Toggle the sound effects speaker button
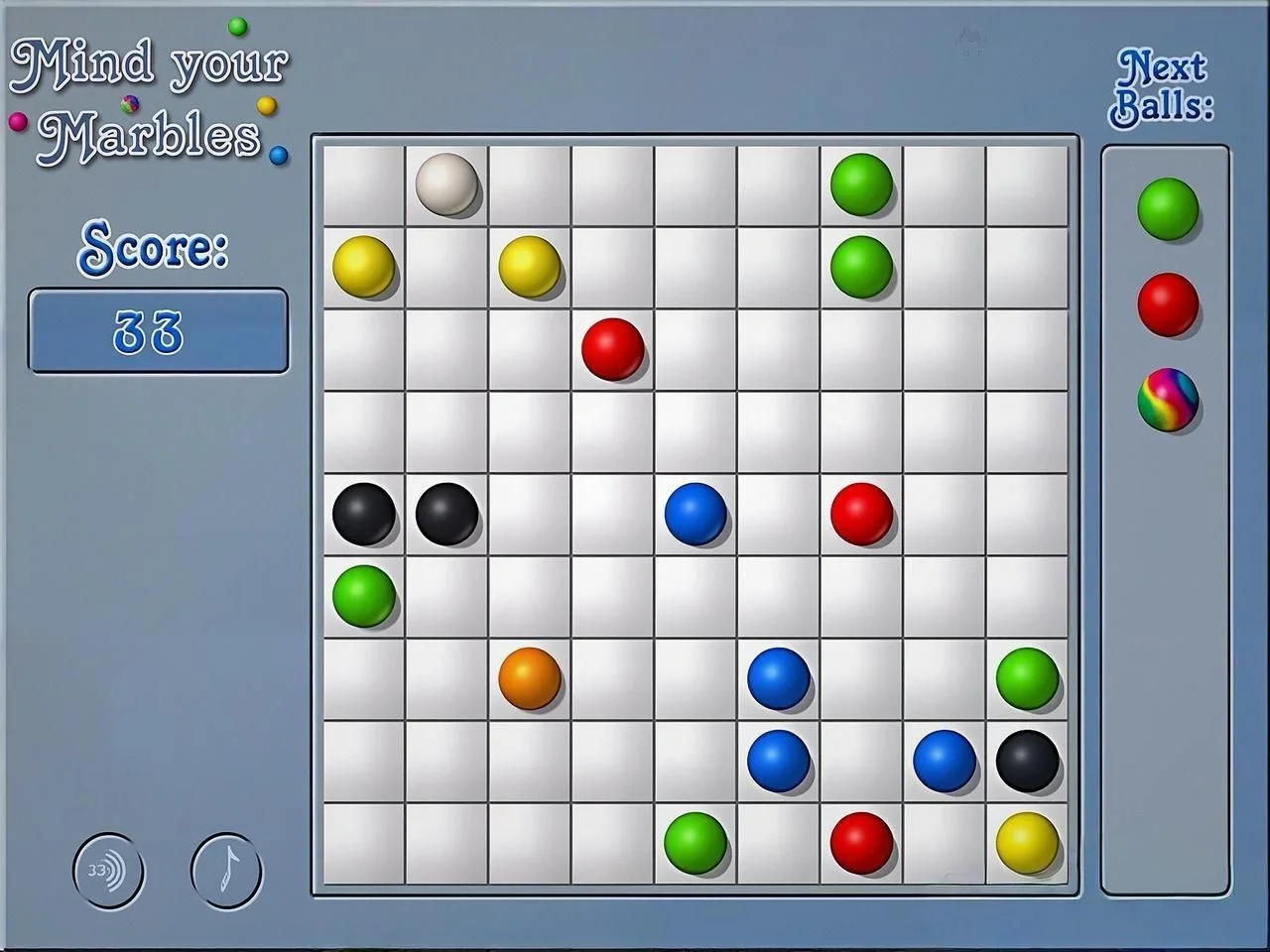The height and width of the screenshot is (952, 1270). pos(108,872)
